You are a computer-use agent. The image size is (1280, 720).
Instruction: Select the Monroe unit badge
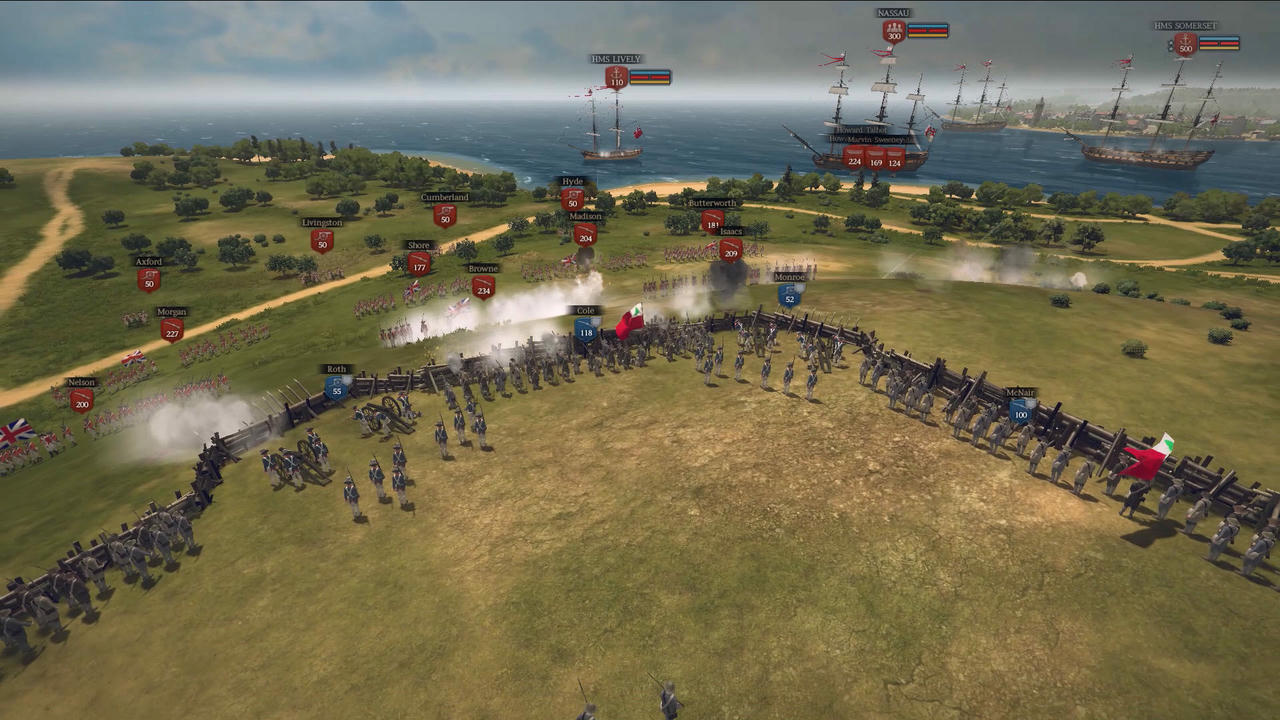789,295
